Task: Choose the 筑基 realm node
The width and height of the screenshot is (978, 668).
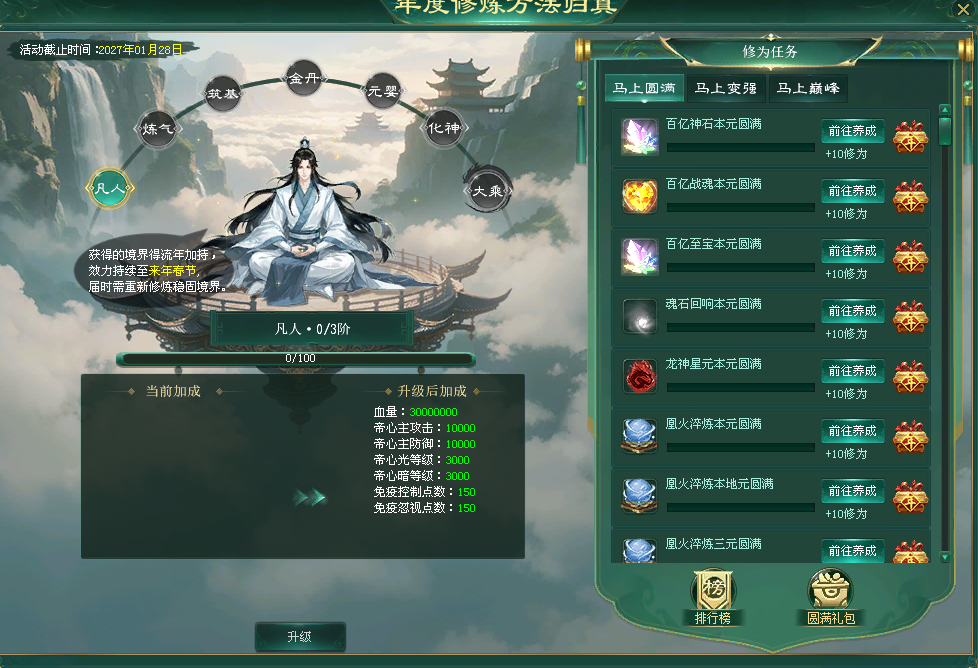Action: [x=223, y=94]
